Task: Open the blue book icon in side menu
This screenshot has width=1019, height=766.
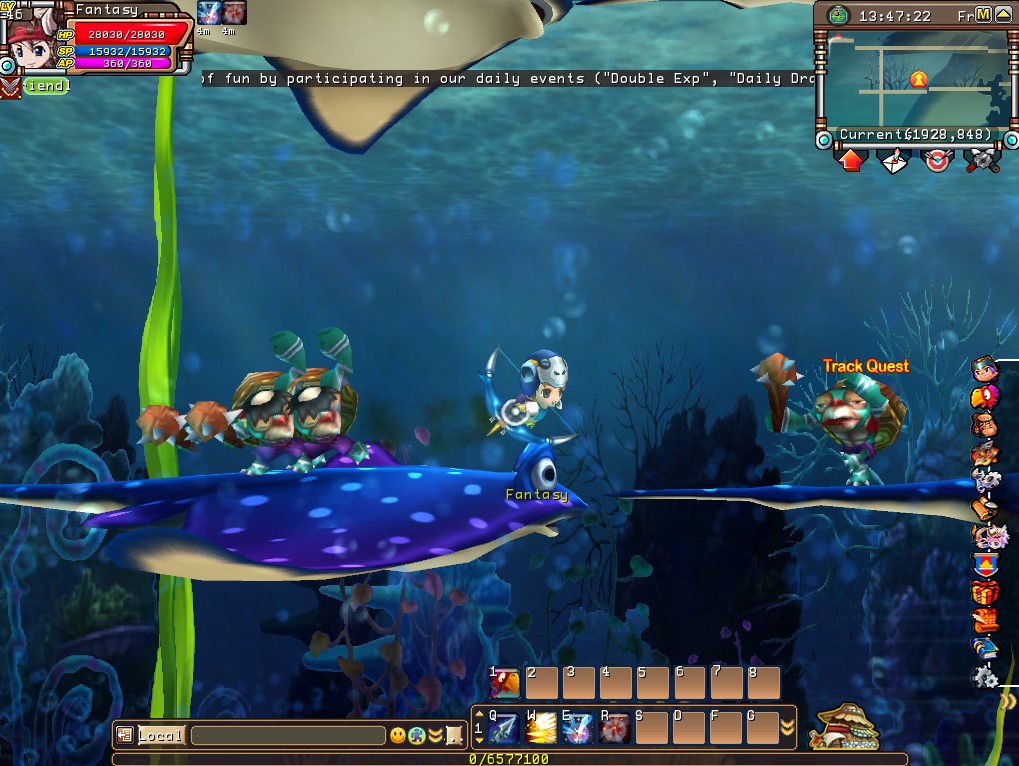Action: (985, 647)
